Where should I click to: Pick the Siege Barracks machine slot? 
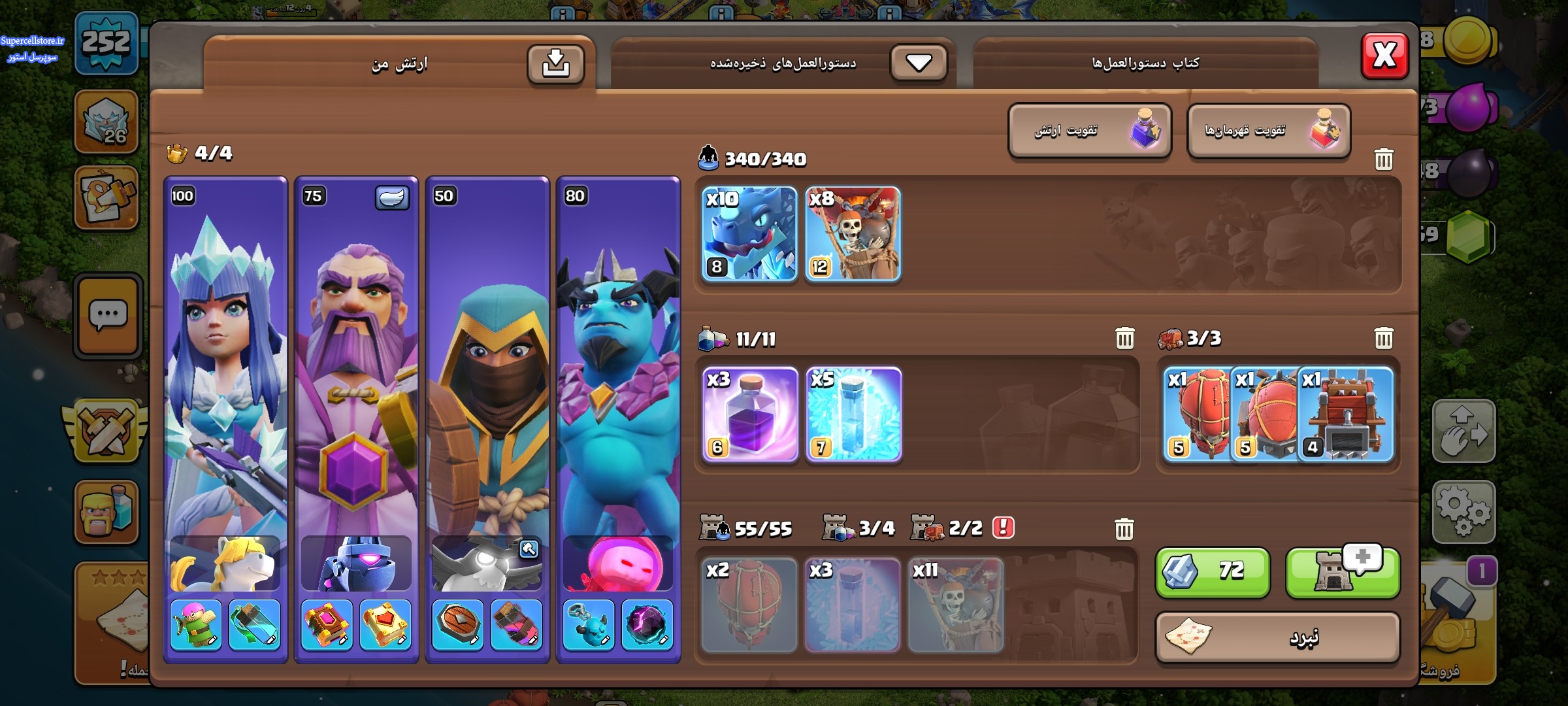coord(1347,414)
